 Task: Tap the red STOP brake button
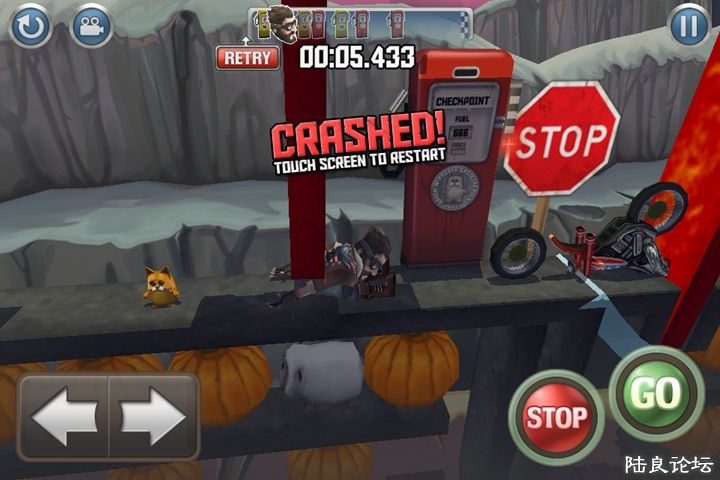[x=555, y=416]
